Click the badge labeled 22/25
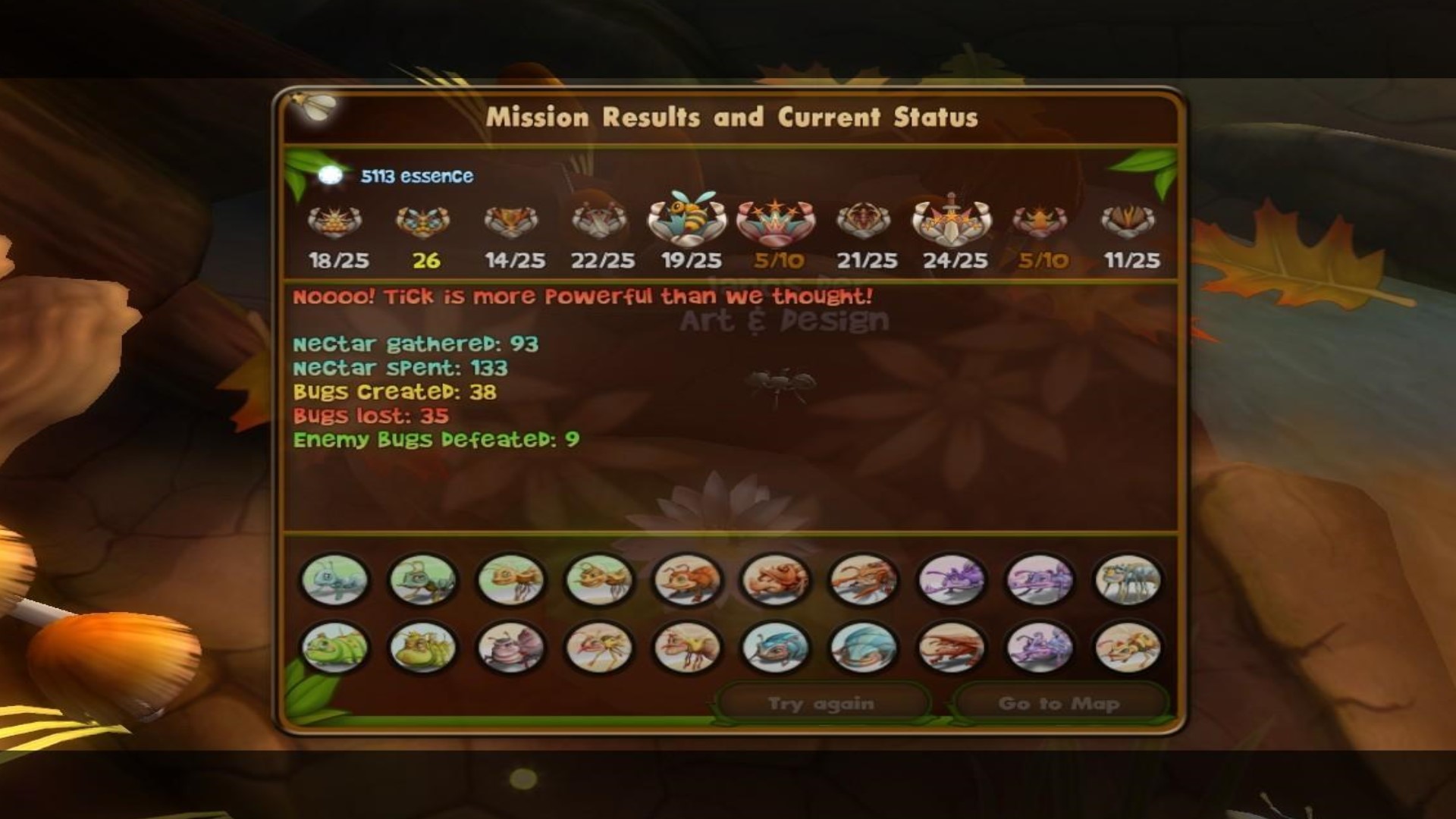The width and height of the screenshot is (1456, 819). [599, 221]
